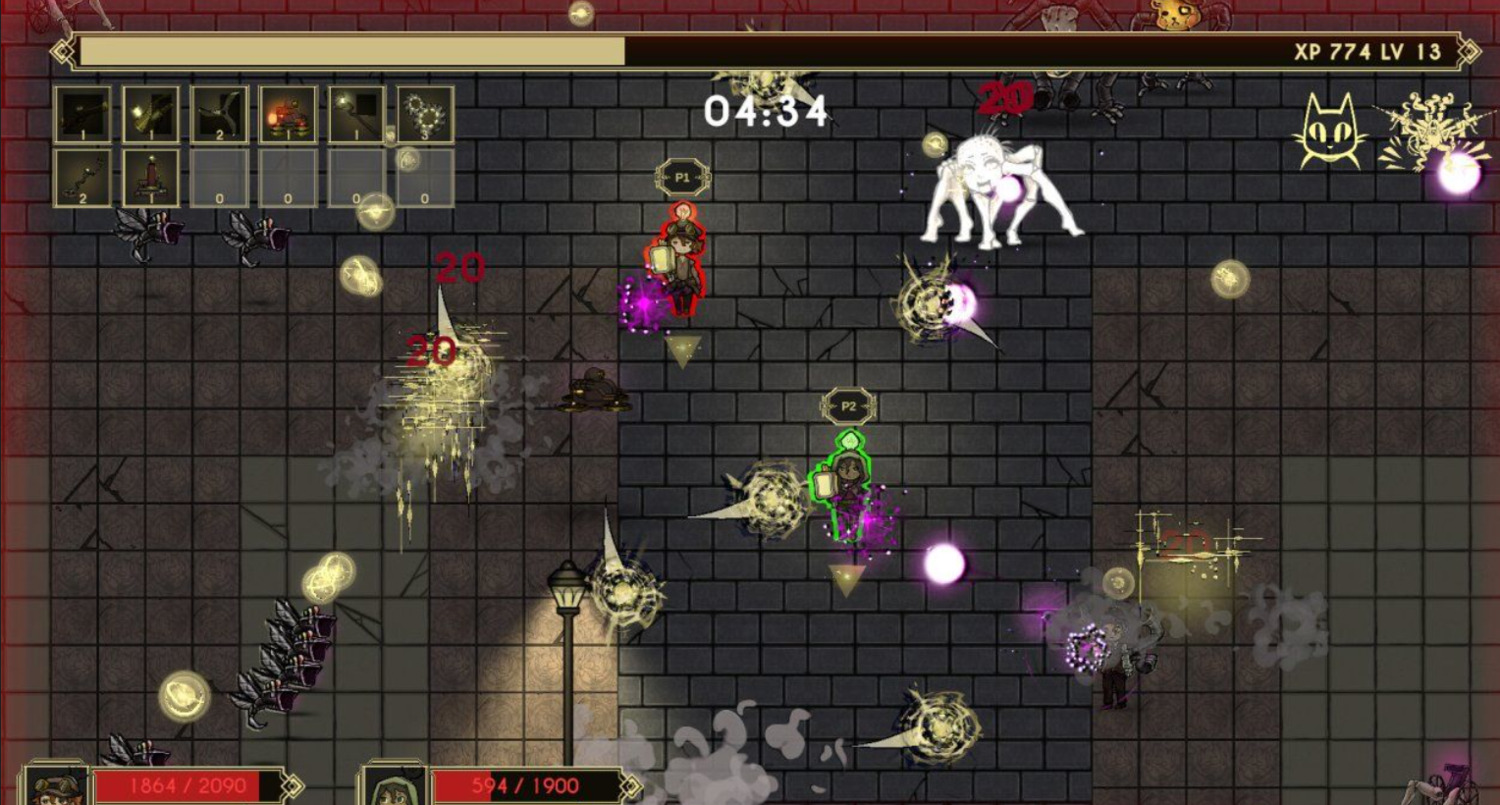
Task: Choose the red candle item slot
Action: (151, 178)
